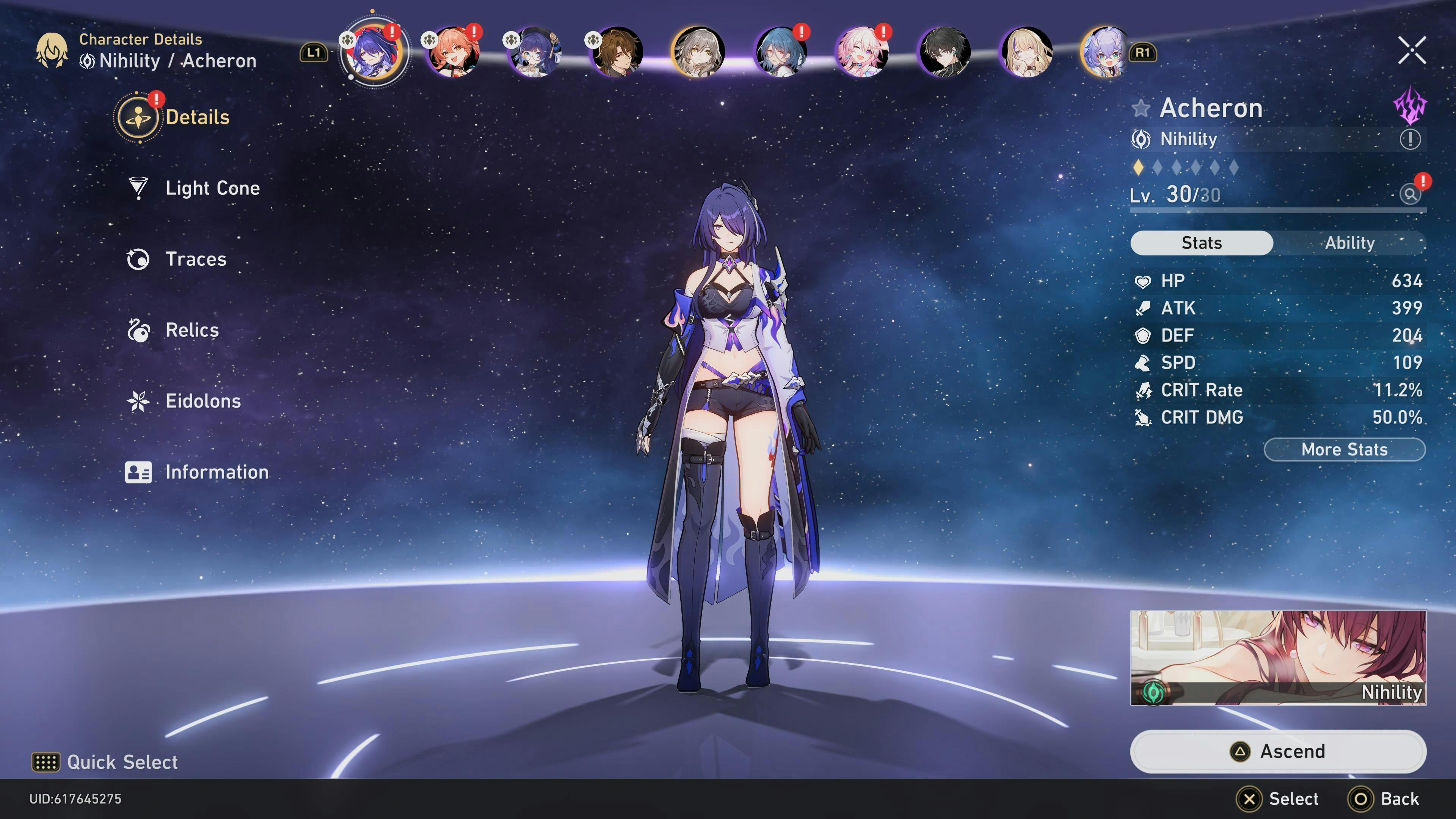Open the Light Cone menu
The height and width of the screenshot is (819, 1456).
pyautogui.click(x=212, y=188)
